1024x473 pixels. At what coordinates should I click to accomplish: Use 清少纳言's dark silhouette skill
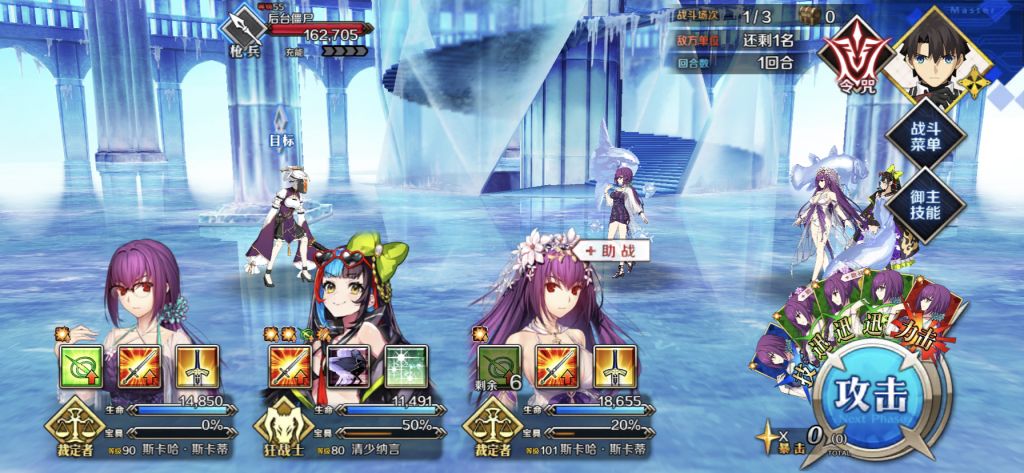click(x=349, y=367)
